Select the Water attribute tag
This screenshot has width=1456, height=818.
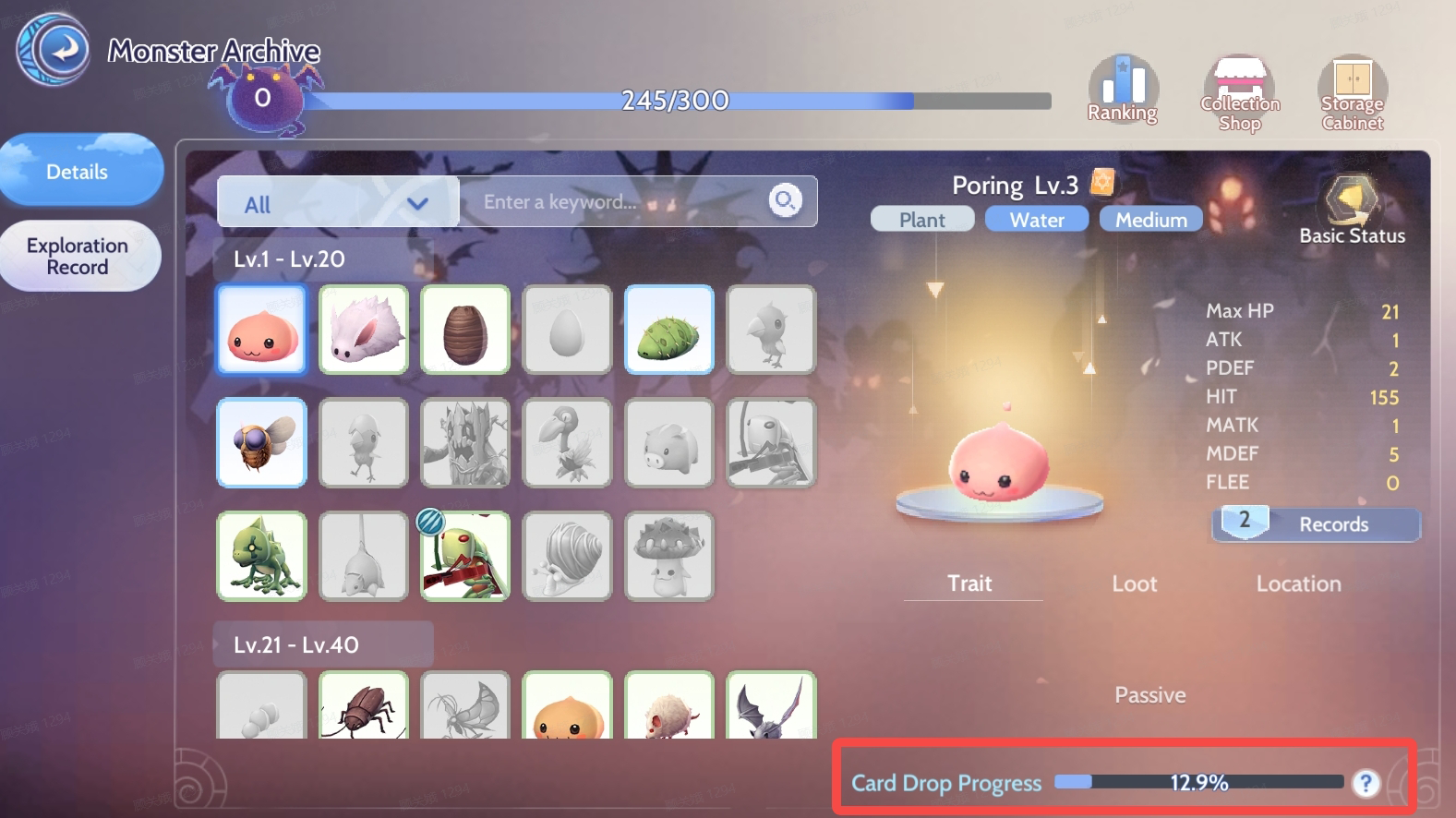(1036, 219)
